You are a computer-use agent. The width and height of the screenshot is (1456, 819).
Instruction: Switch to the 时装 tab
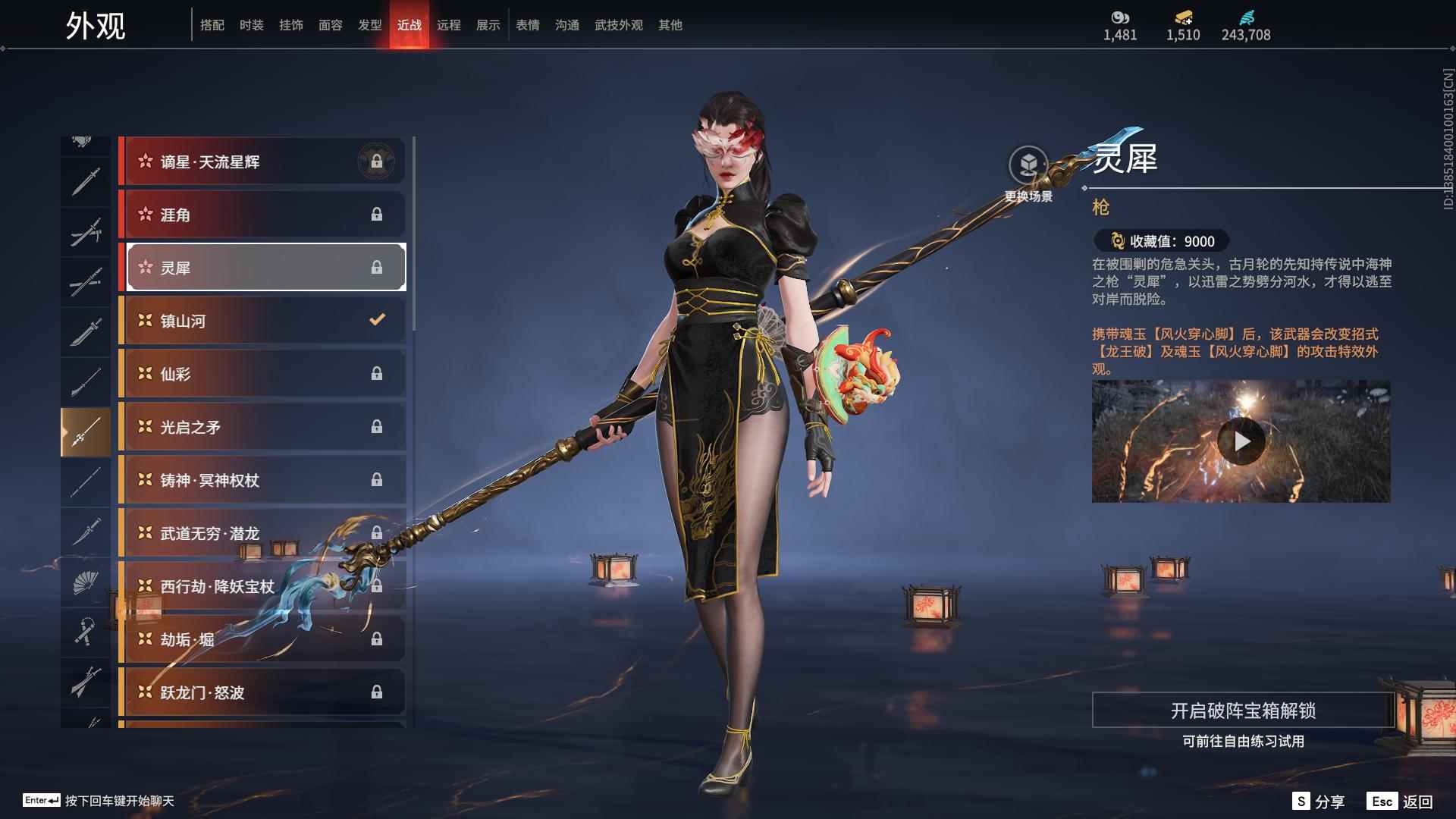point(251,25)
